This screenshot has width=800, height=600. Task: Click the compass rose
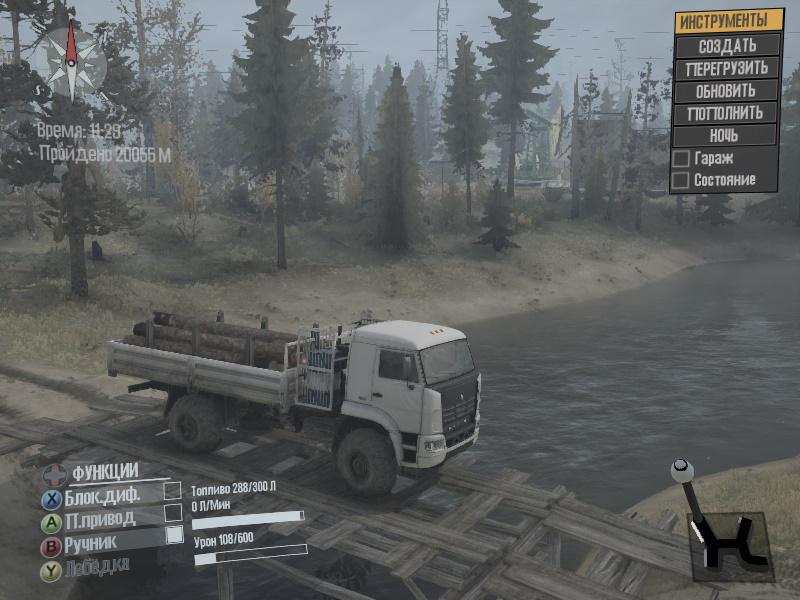72,62
